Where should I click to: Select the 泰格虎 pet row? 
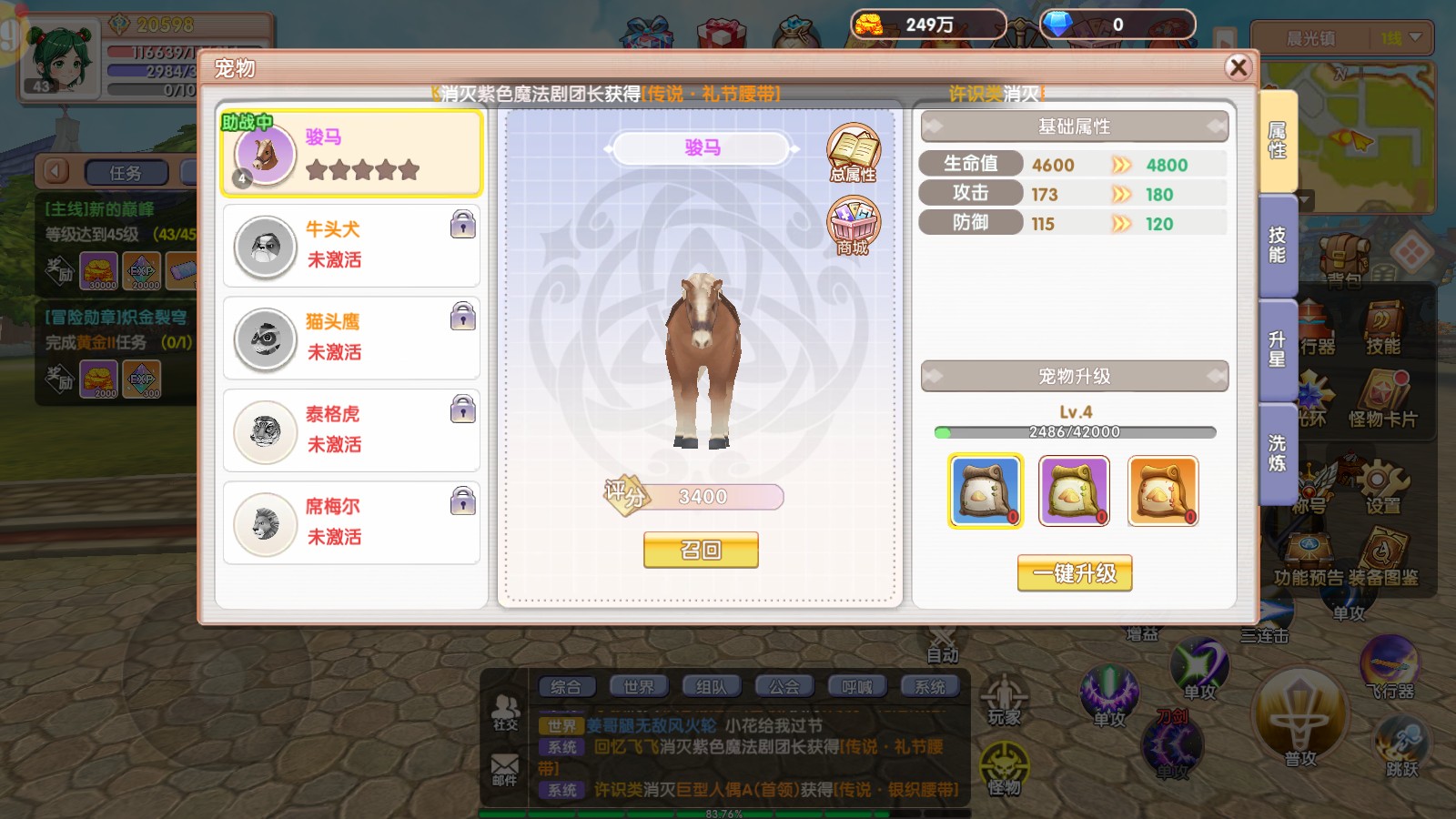point(351,430)
